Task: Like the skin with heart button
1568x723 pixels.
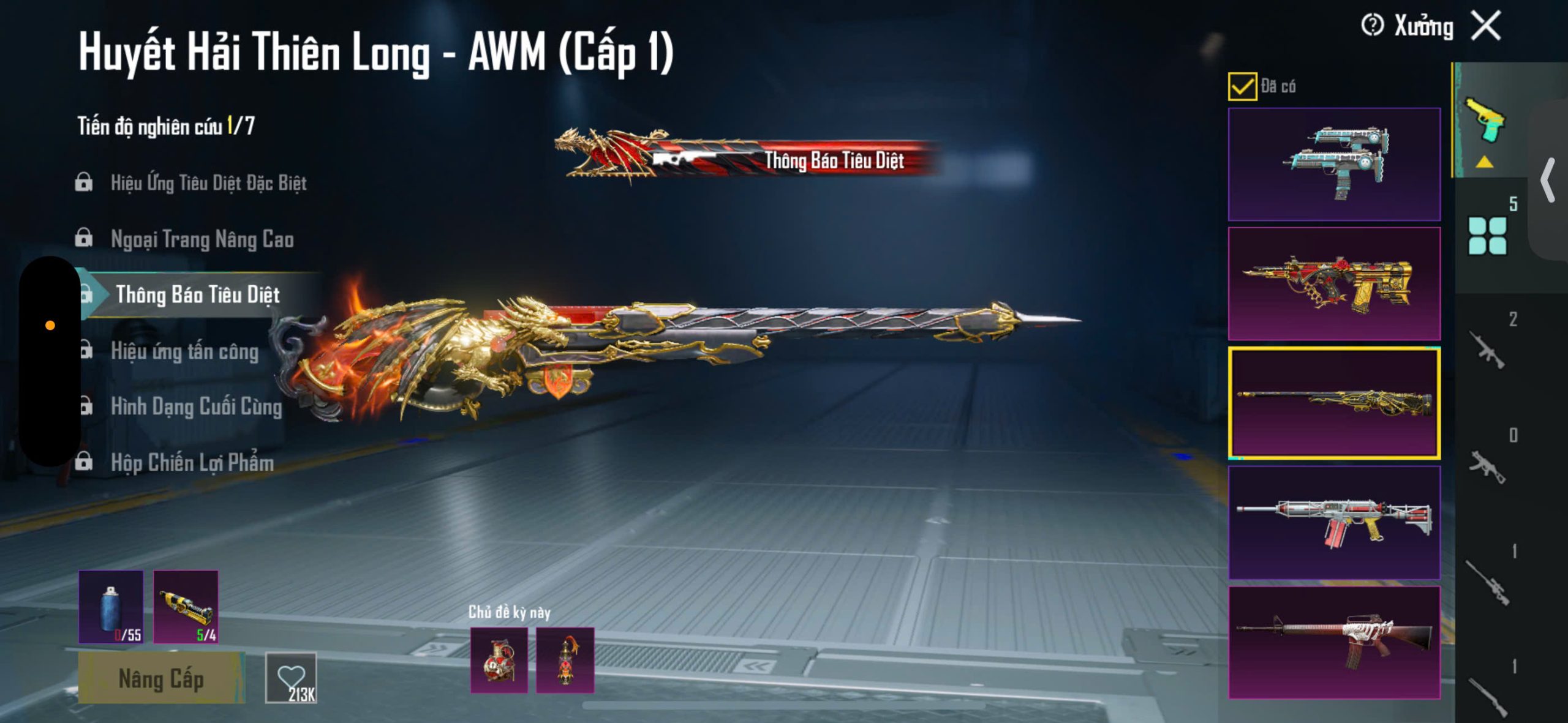Action: [x=292, y=678]
